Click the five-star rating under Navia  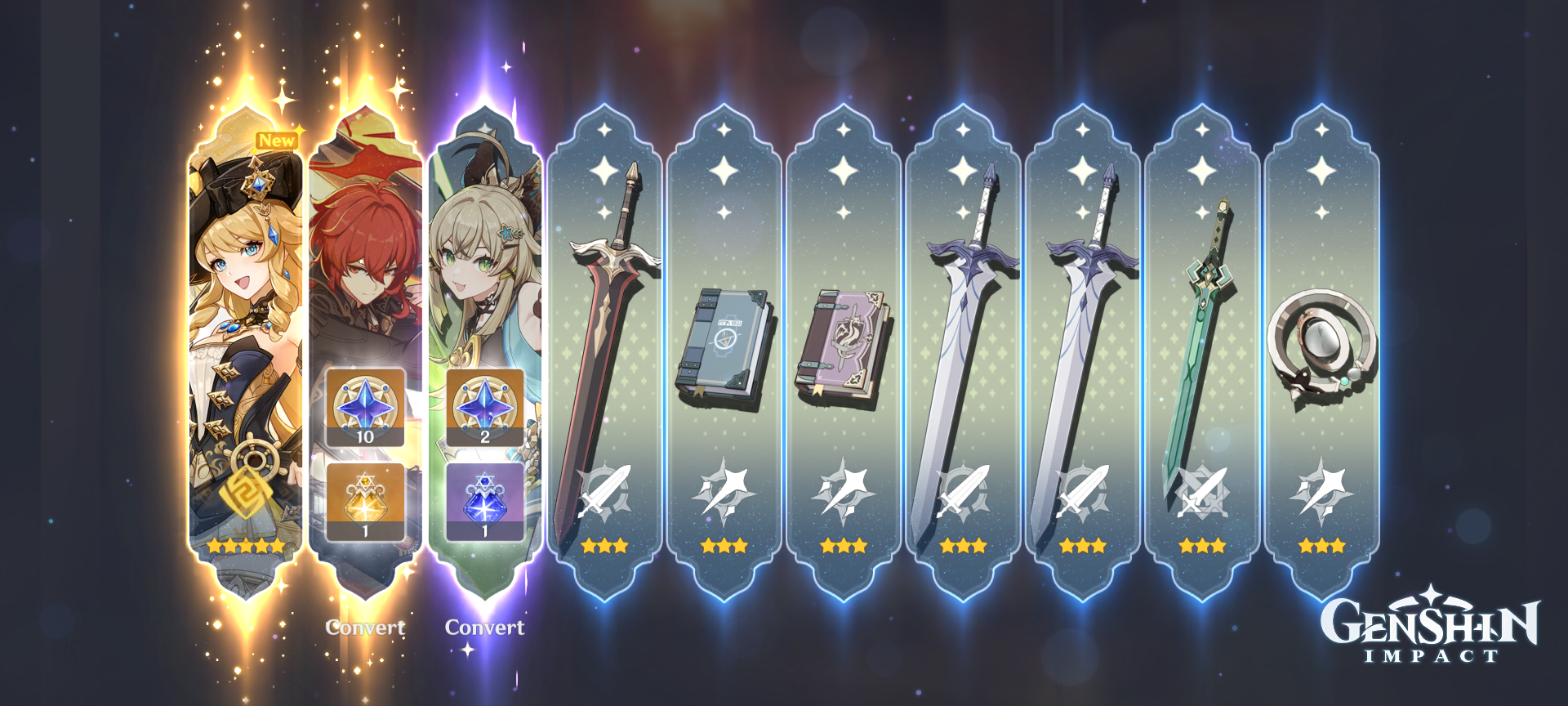[x=247, y=543]
